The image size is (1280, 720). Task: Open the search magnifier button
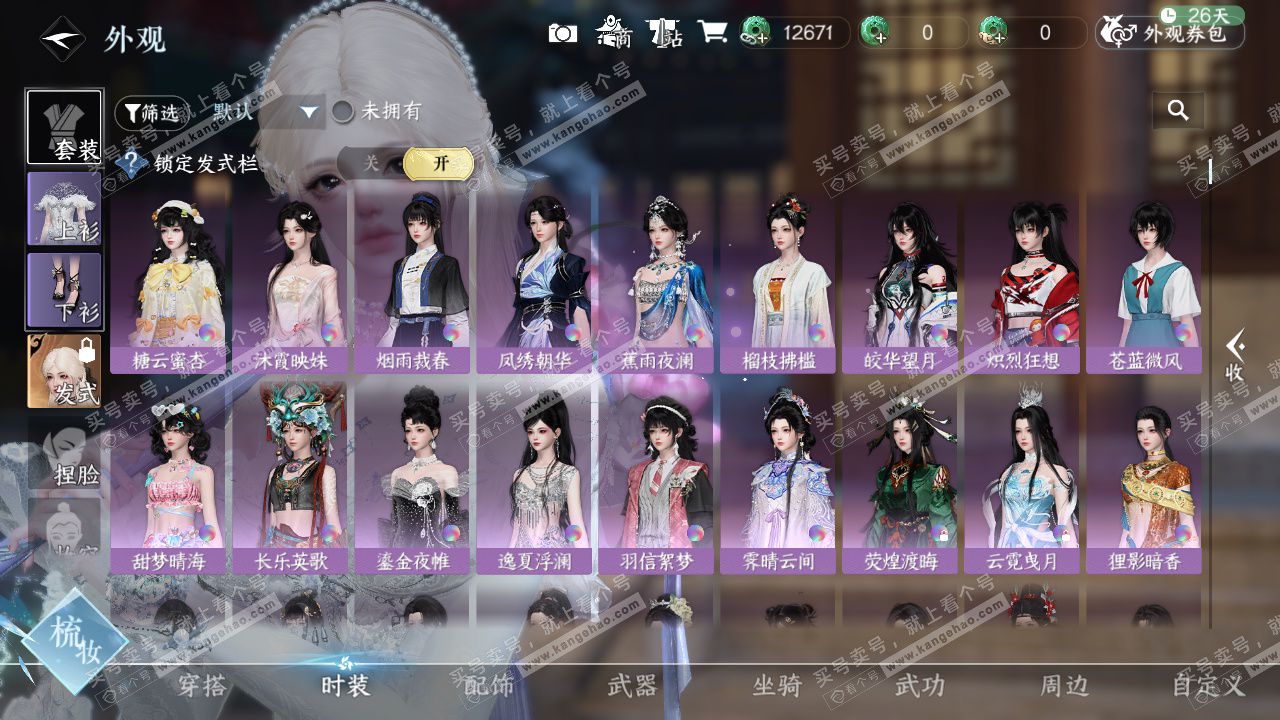(1178, 111)
